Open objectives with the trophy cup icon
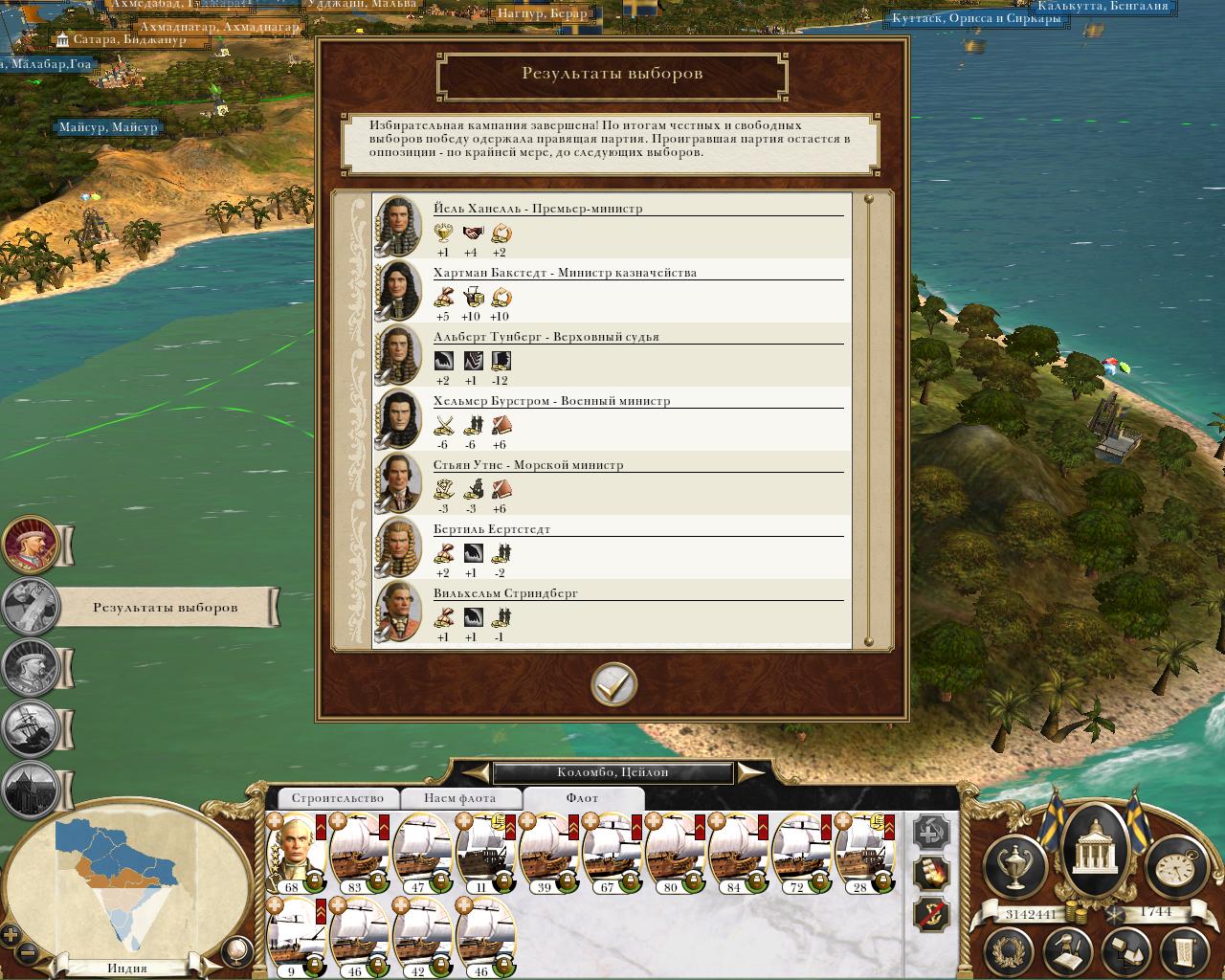The width and height of the screenshot is (1225, 980). click(1014, 867)
